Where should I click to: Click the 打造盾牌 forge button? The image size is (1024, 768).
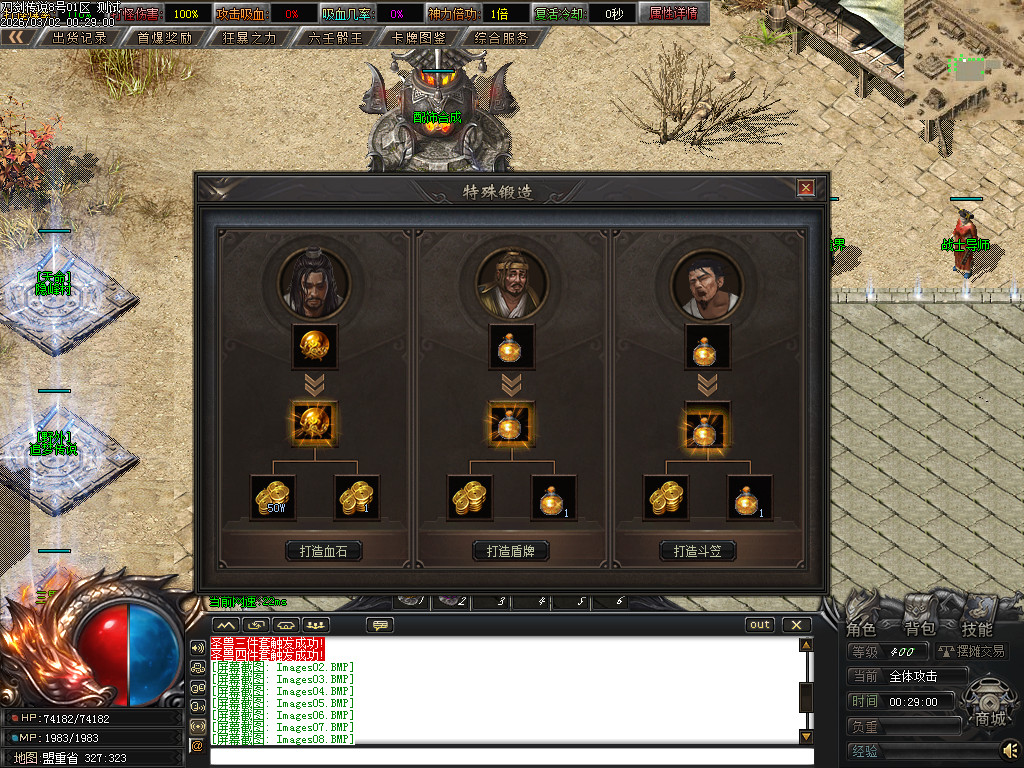(x=511, y=551)
